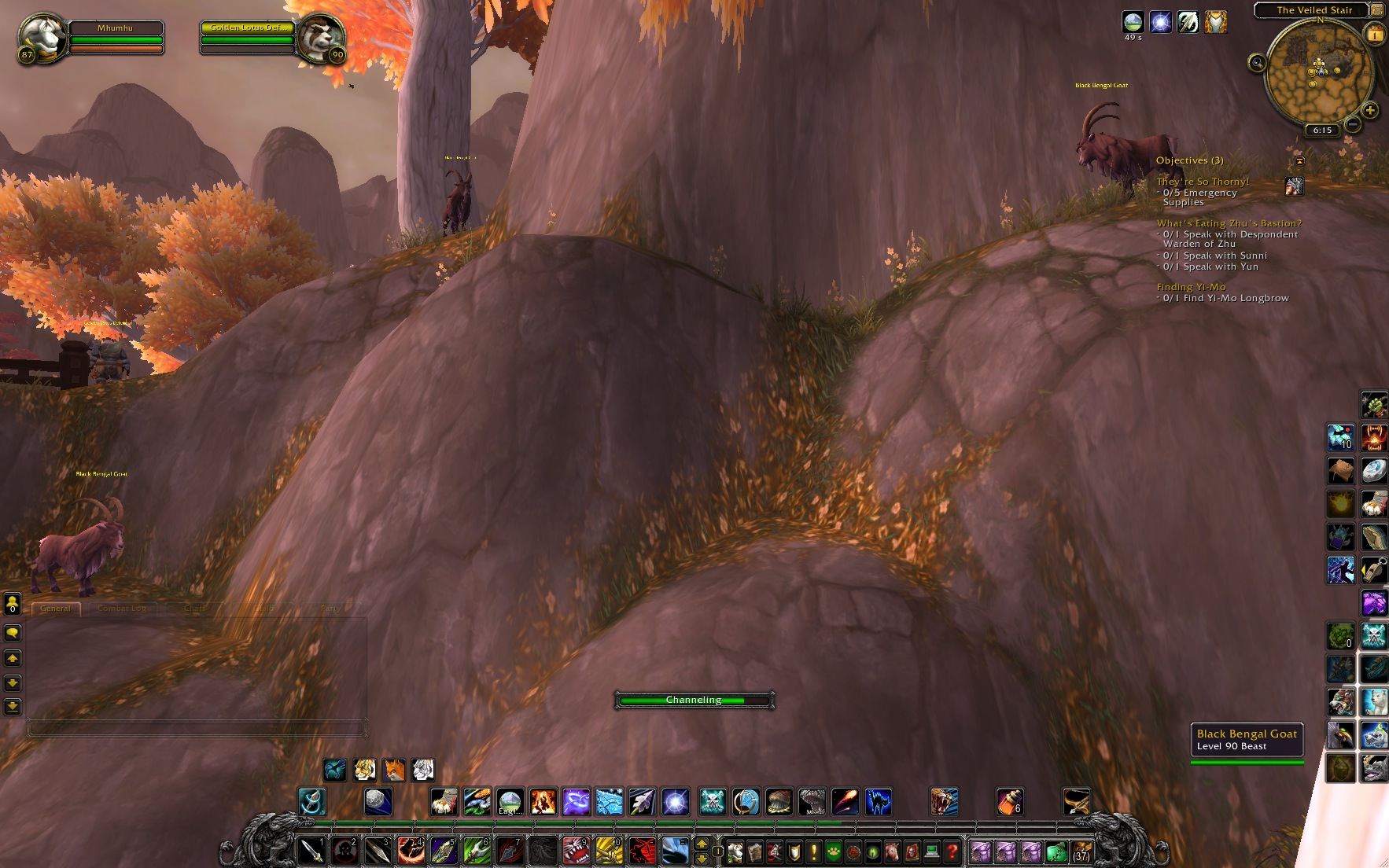Collapse the Objectives tracker

pyautogui.click(x=1299, y=160)
